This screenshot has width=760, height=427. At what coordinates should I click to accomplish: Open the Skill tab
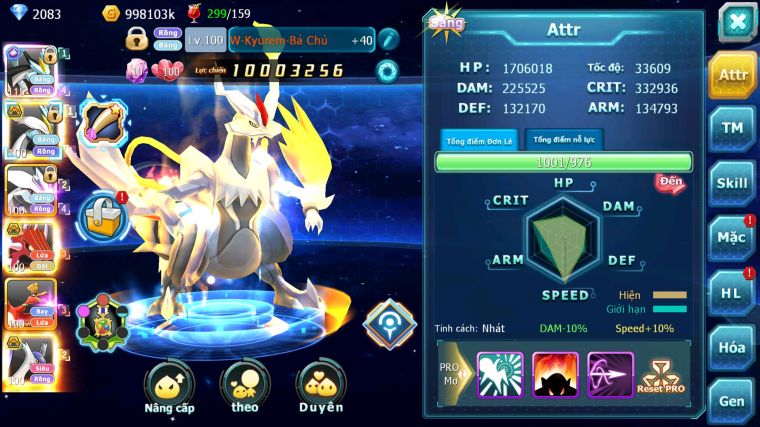tap(732, 183)
